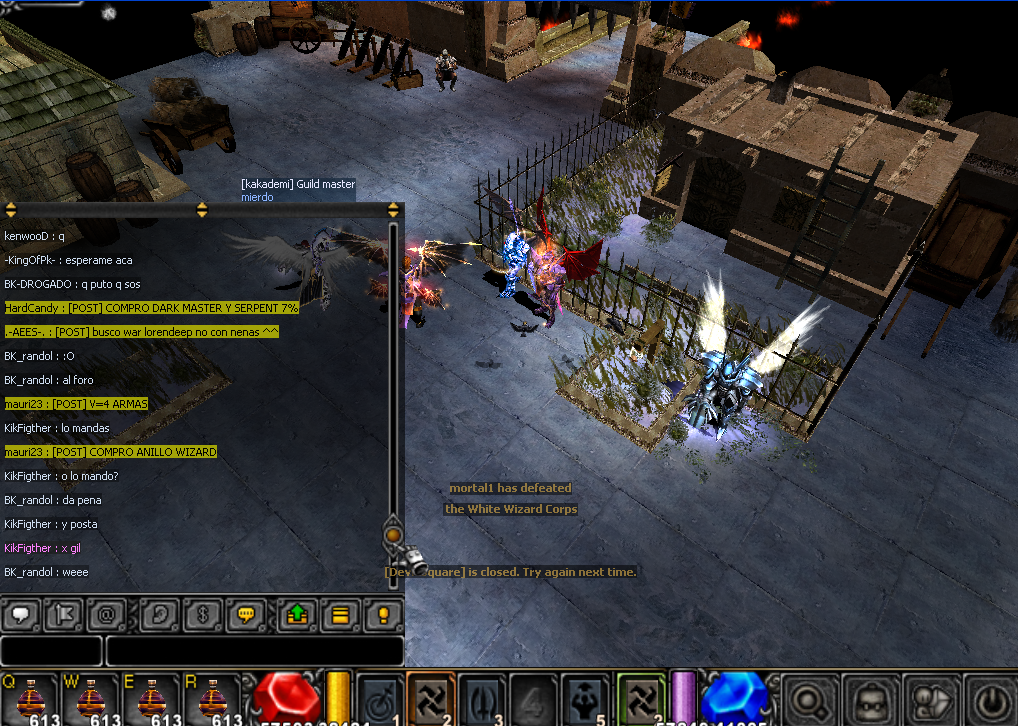Open the magnifying glass menu button
This screenshot has height=726, width=1018.
tap(809, 698)
